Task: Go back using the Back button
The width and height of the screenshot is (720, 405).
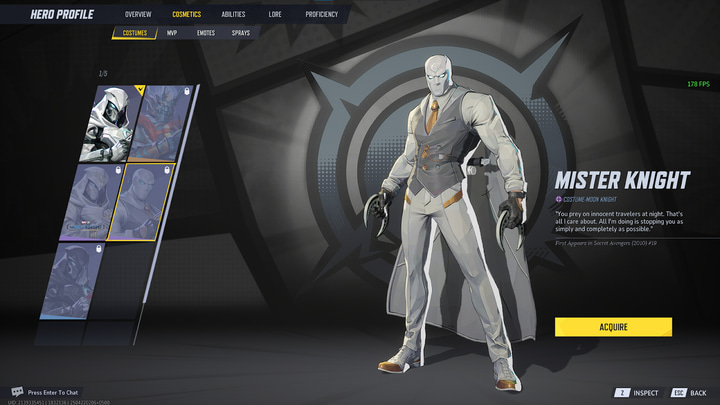Action: pos(690,393)
